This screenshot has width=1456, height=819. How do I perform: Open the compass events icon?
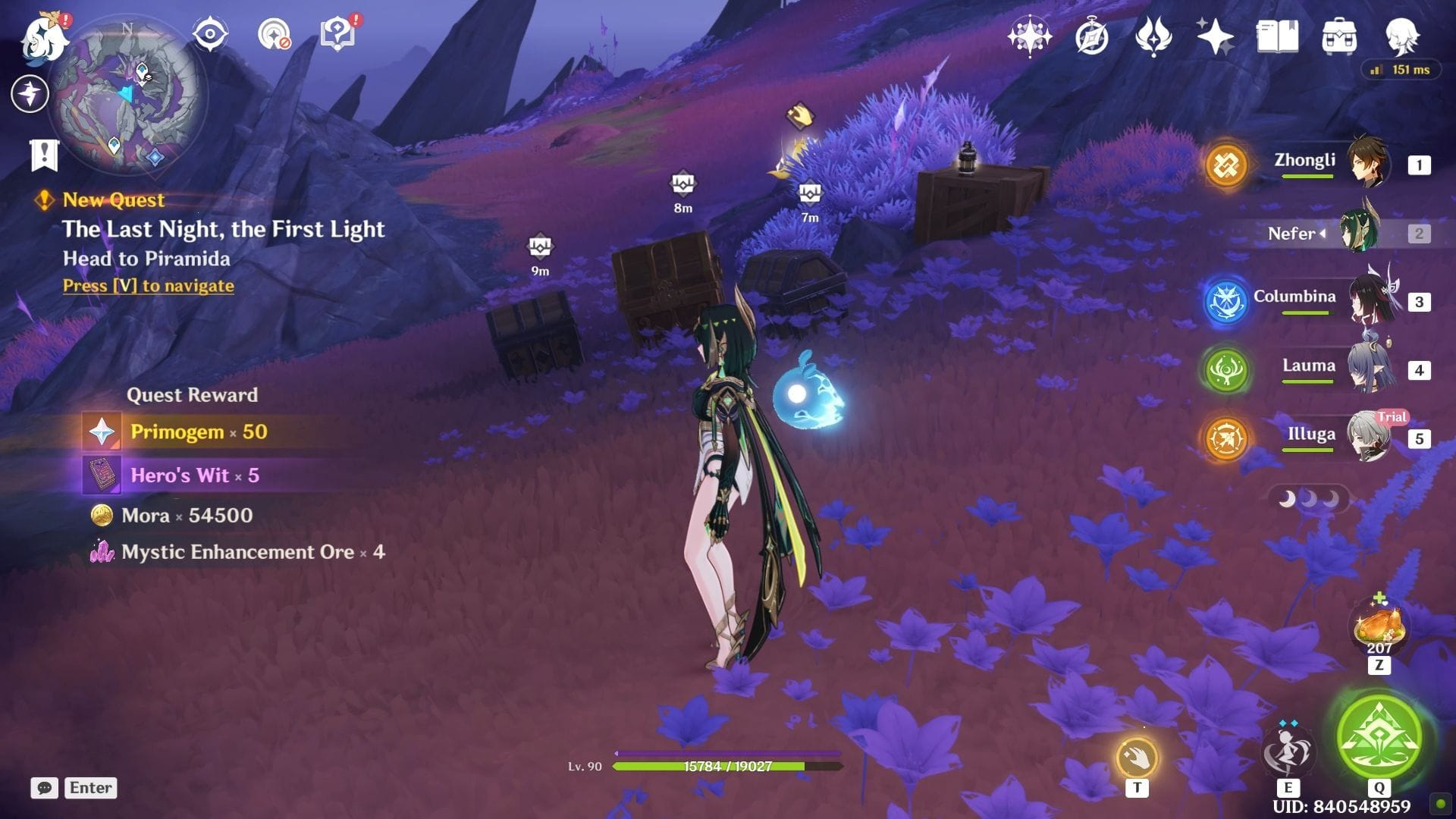pyautogui.click(x=1091, y=36)
